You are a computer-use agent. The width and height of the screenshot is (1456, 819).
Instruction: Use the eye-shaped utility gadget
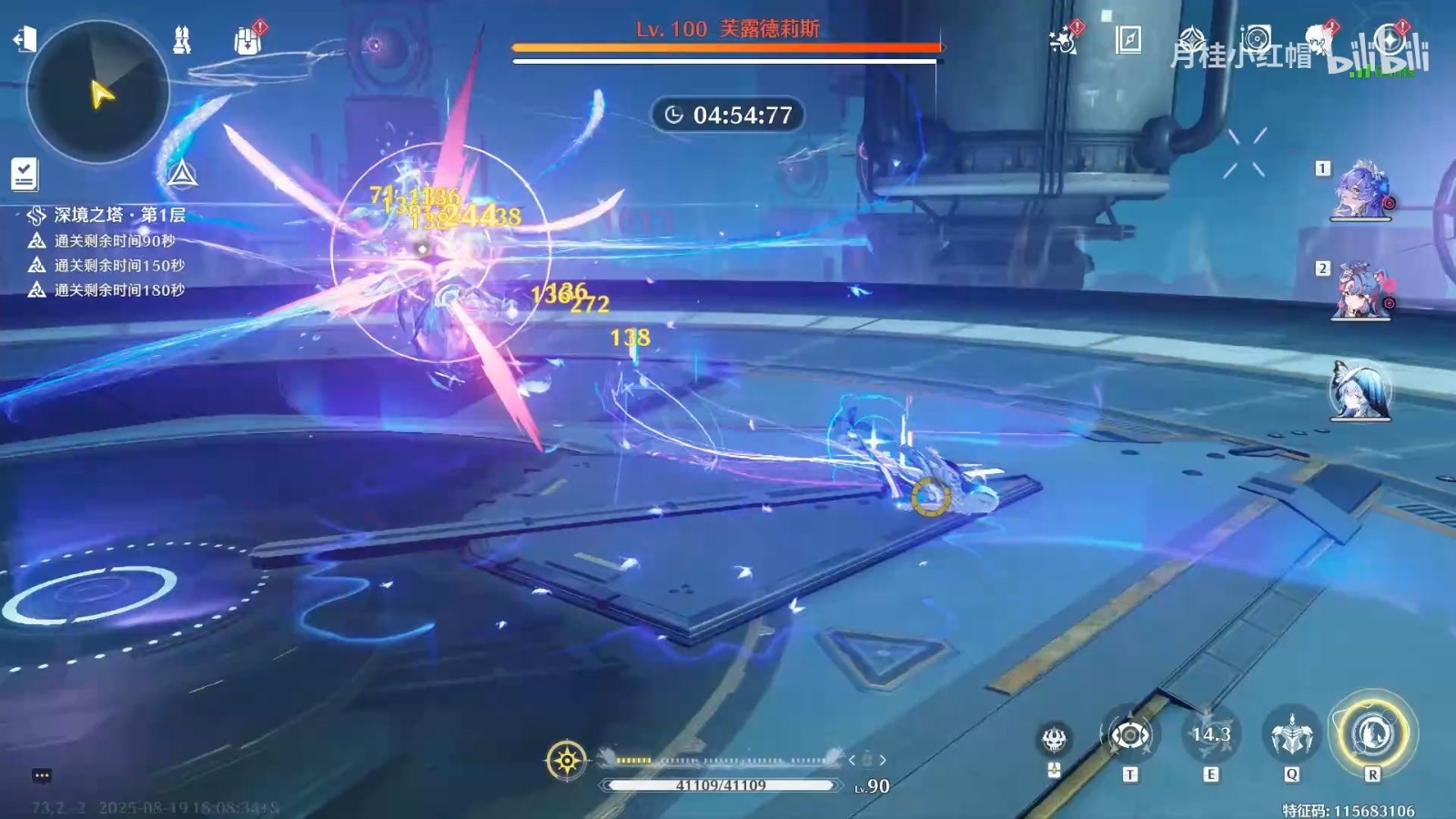click(x=1129, y=735)
